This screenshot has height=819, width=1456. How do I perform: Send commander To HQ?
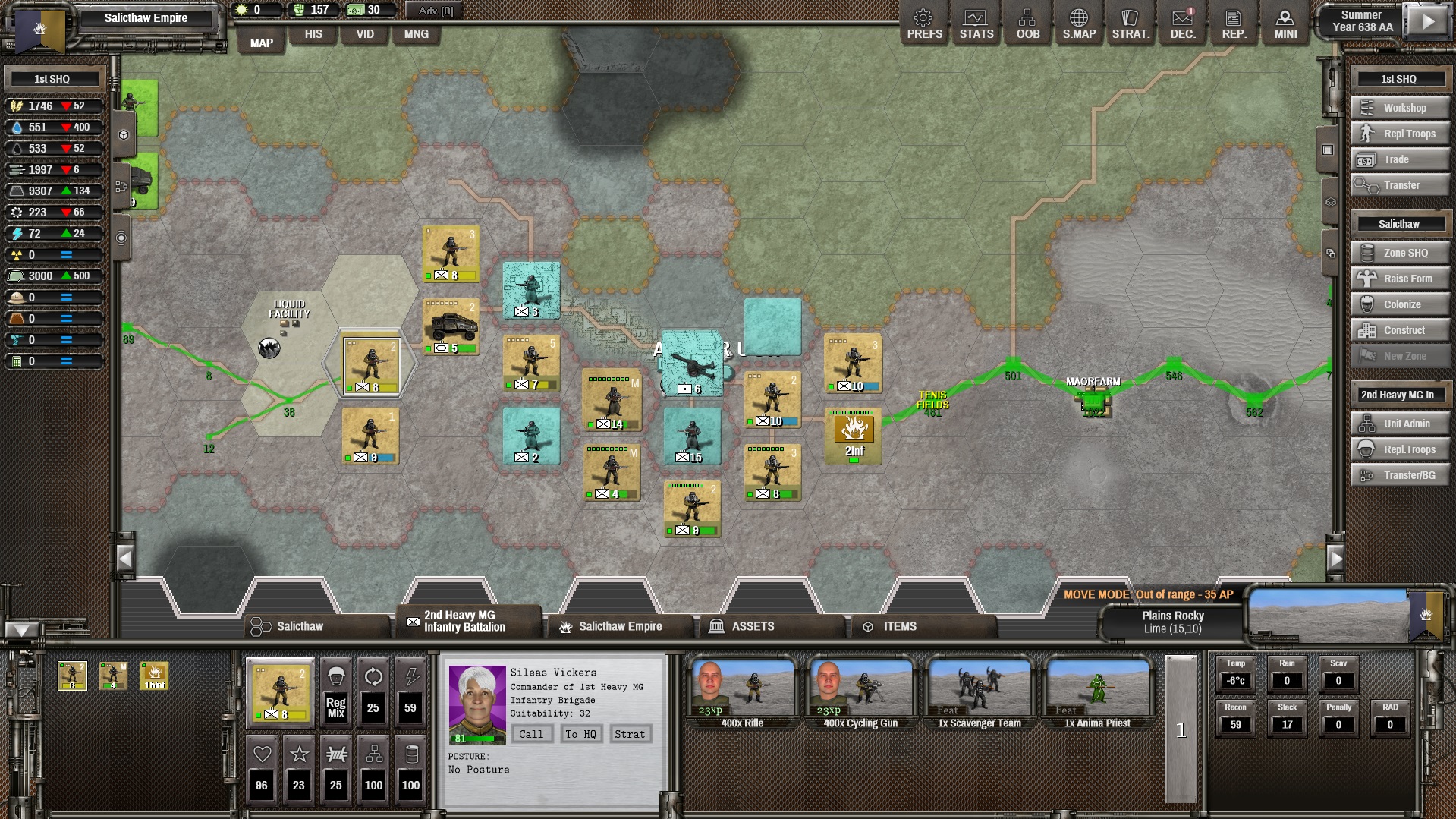pos(580,734)
